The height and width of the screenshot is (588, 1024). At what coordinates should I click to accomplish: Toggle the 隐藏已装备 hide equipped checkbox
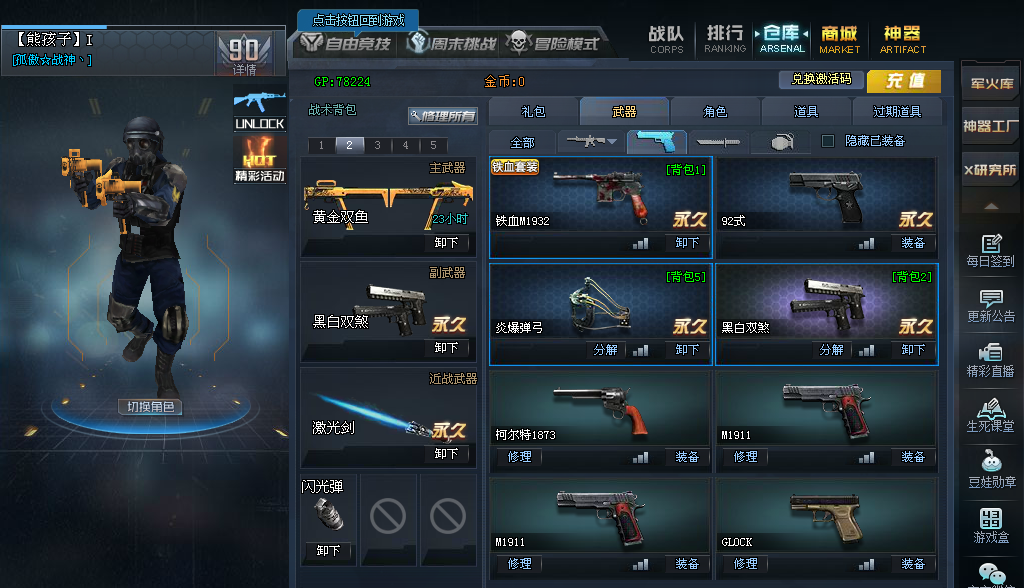tap(828, 142)
